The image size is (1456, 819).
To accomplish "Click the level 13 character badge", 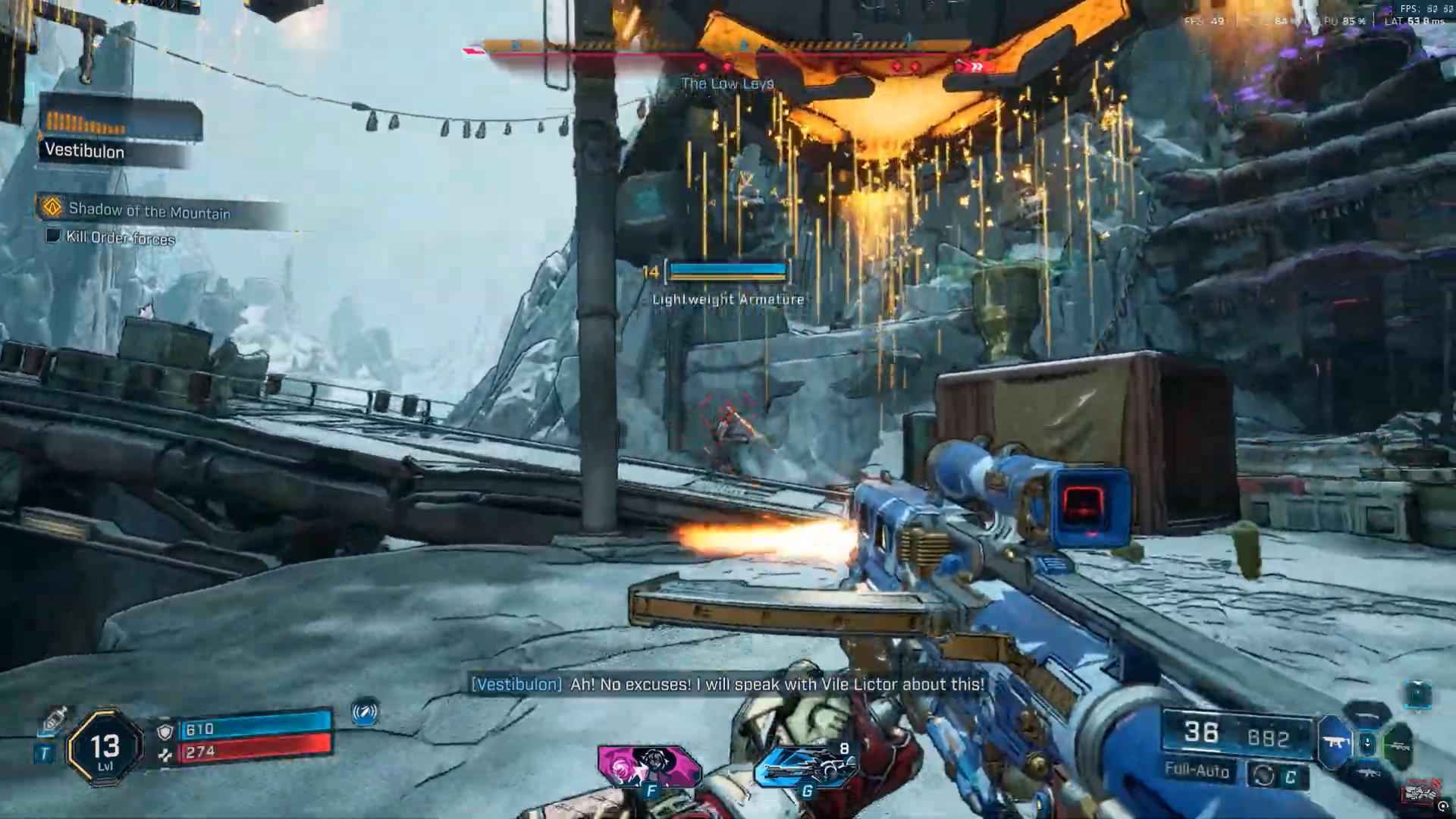I will [x=105, y=748].
